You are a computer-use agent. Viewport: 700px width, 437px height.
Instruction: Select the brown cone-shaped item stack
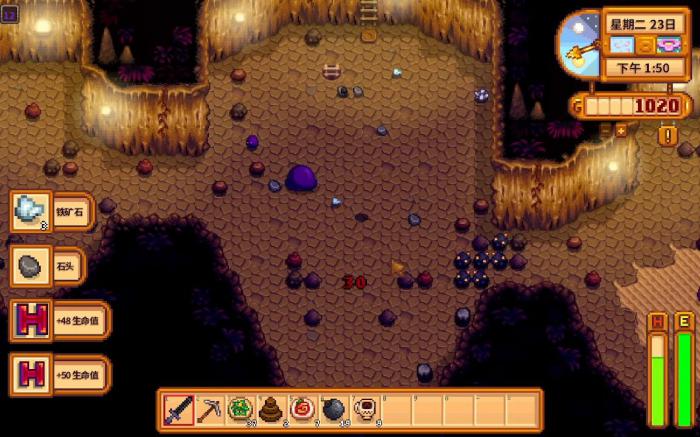pyautogui.click(x=270, y=409)
